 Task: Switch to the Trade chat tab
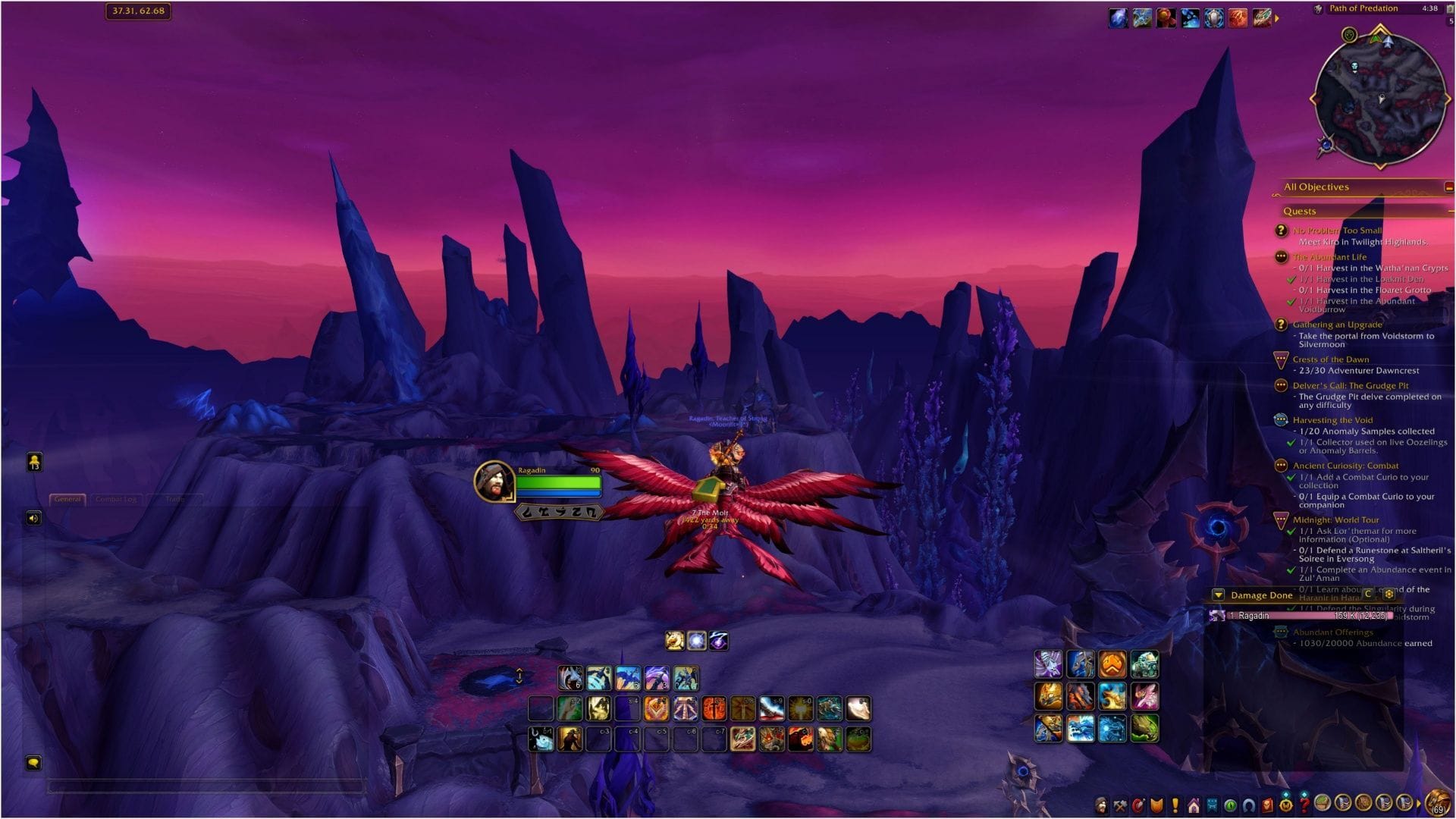point(175,499)
